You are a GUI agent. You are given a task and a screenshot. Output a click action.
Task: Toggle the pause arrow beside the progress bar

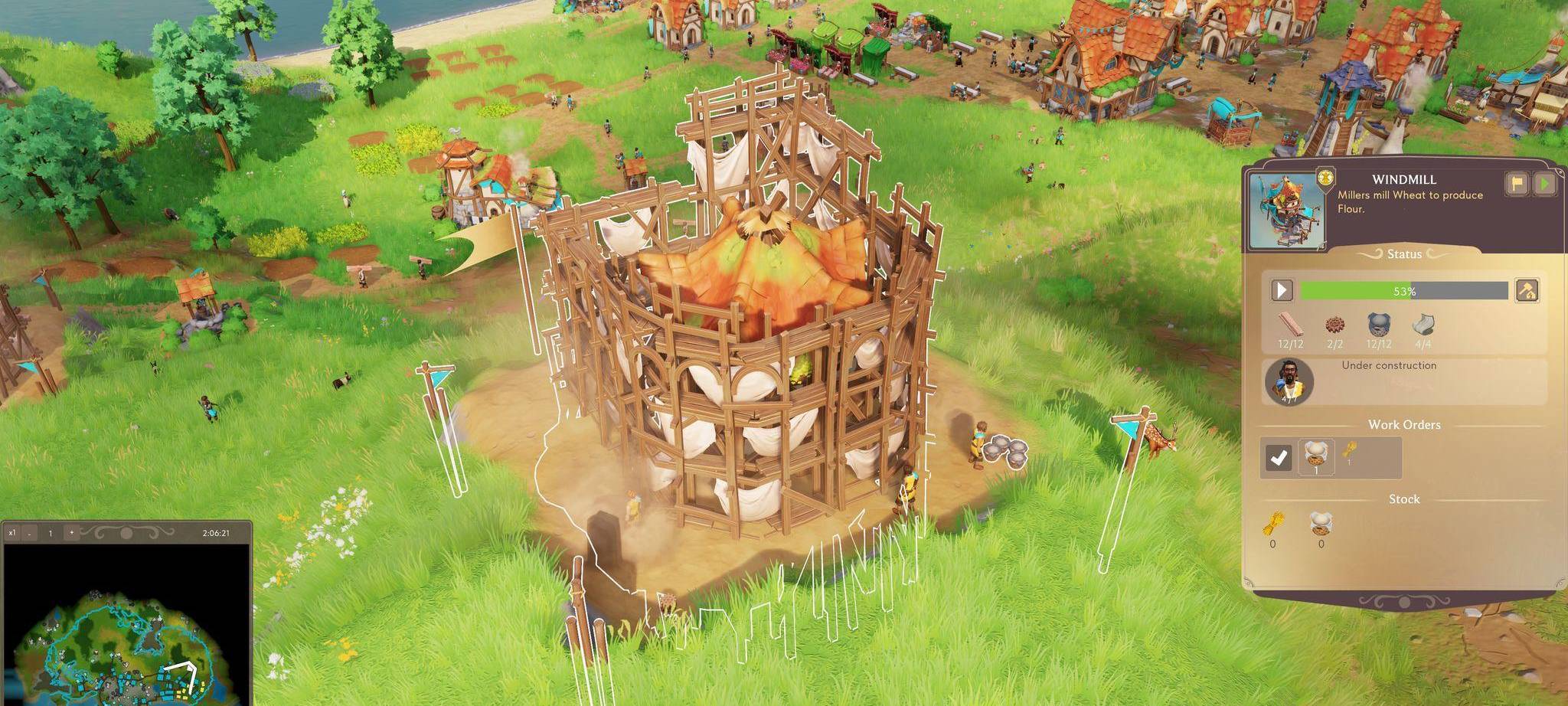pyautogui.click(x=1282, y=291)
